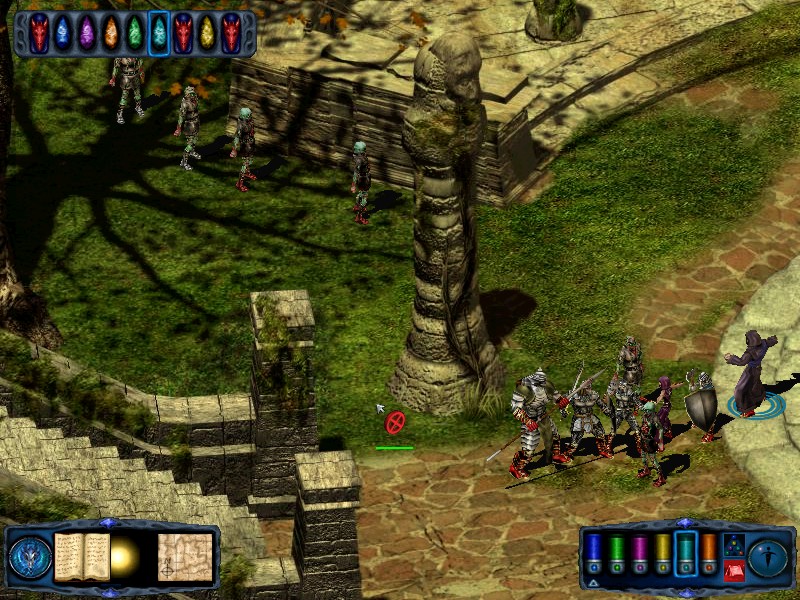Select the blue crystal in the top bar
800x600 pixels.
pyautogui.click(x=62, y=33)
